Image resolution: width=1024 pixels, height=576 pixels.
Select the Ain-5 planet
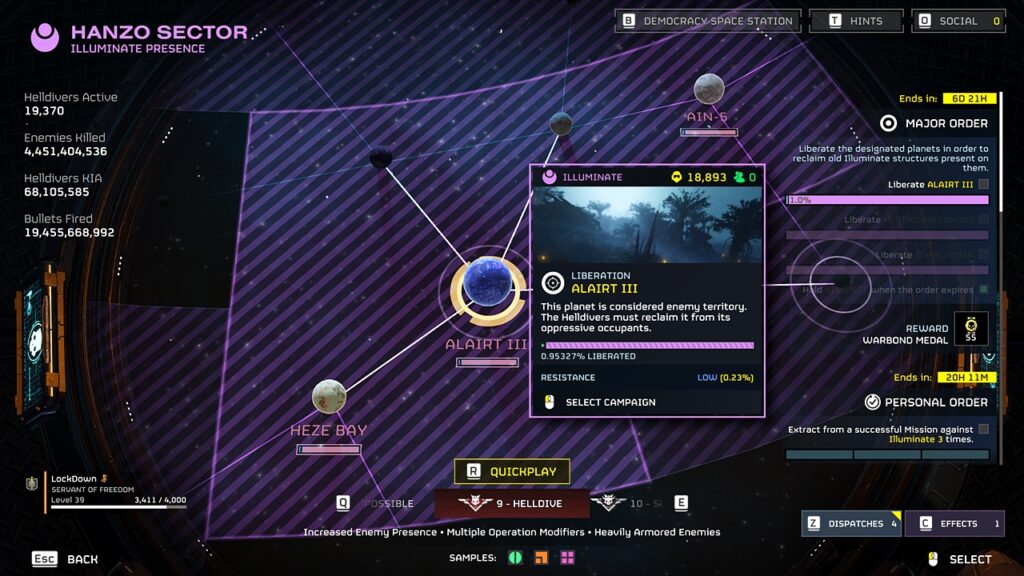pos(709,89)
